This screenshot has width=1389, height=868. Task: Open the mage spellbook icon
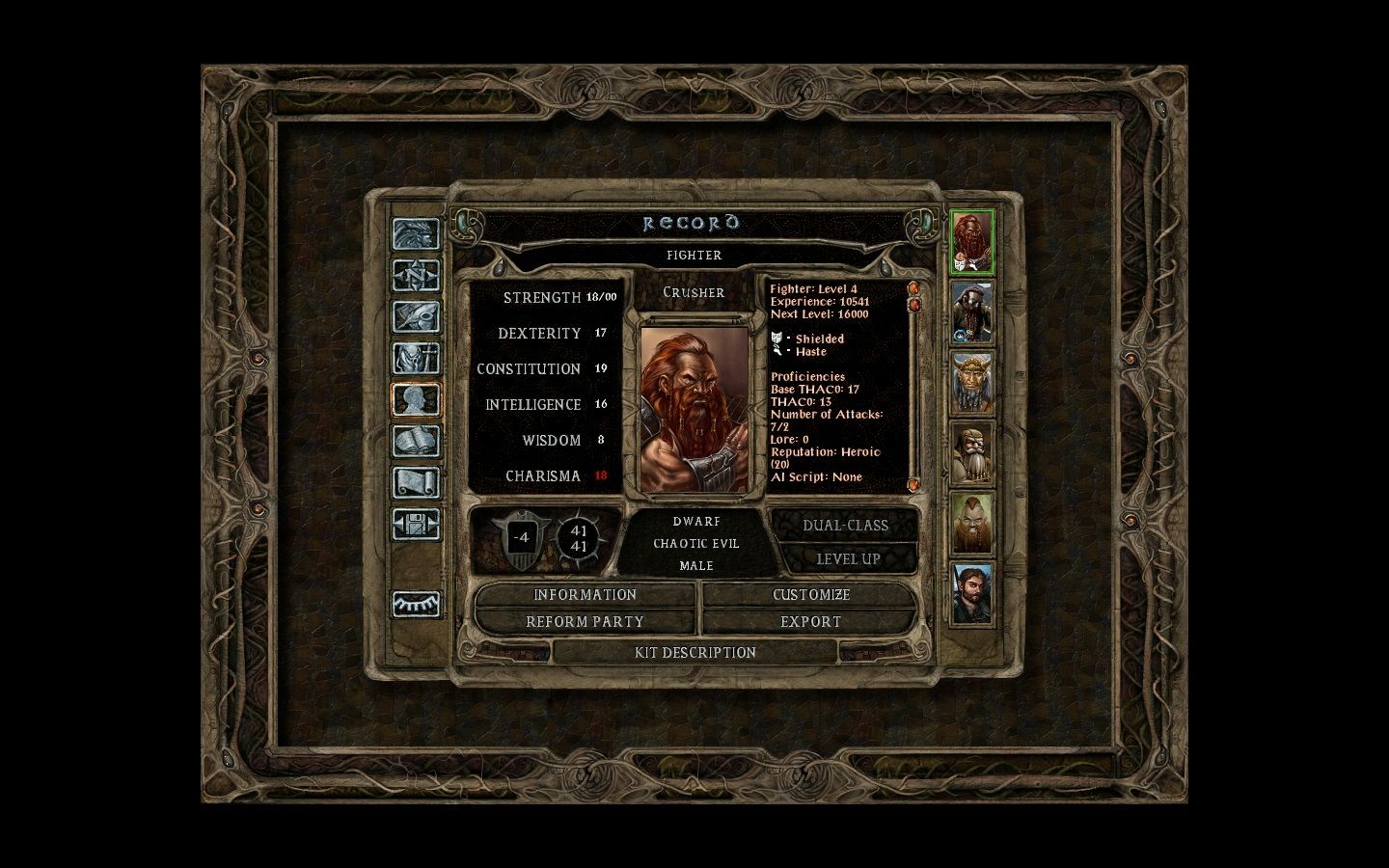tap(416, 442)
